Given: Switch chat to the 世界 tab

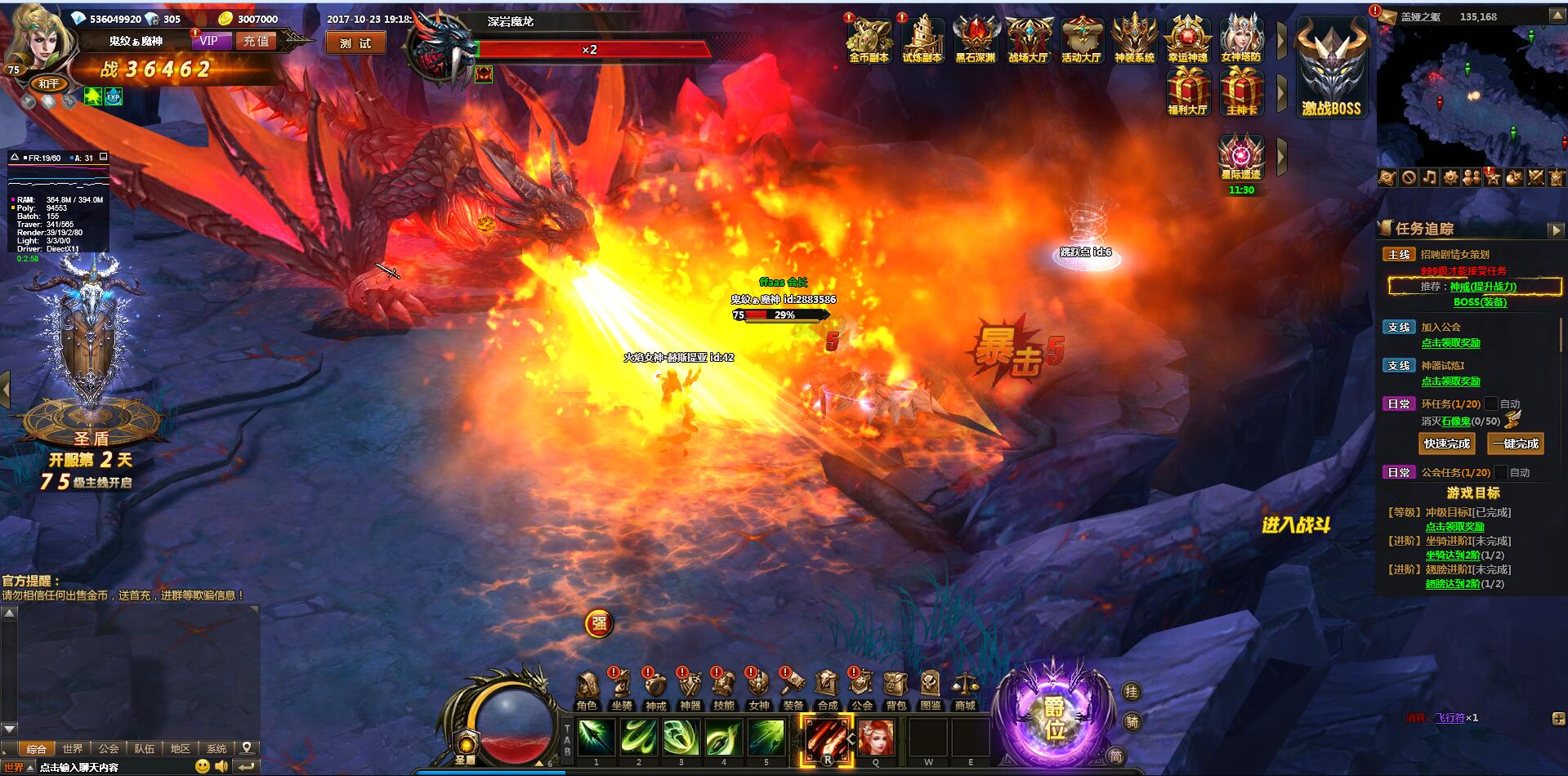Looking at the screenshot, I should tap(73, 748).
